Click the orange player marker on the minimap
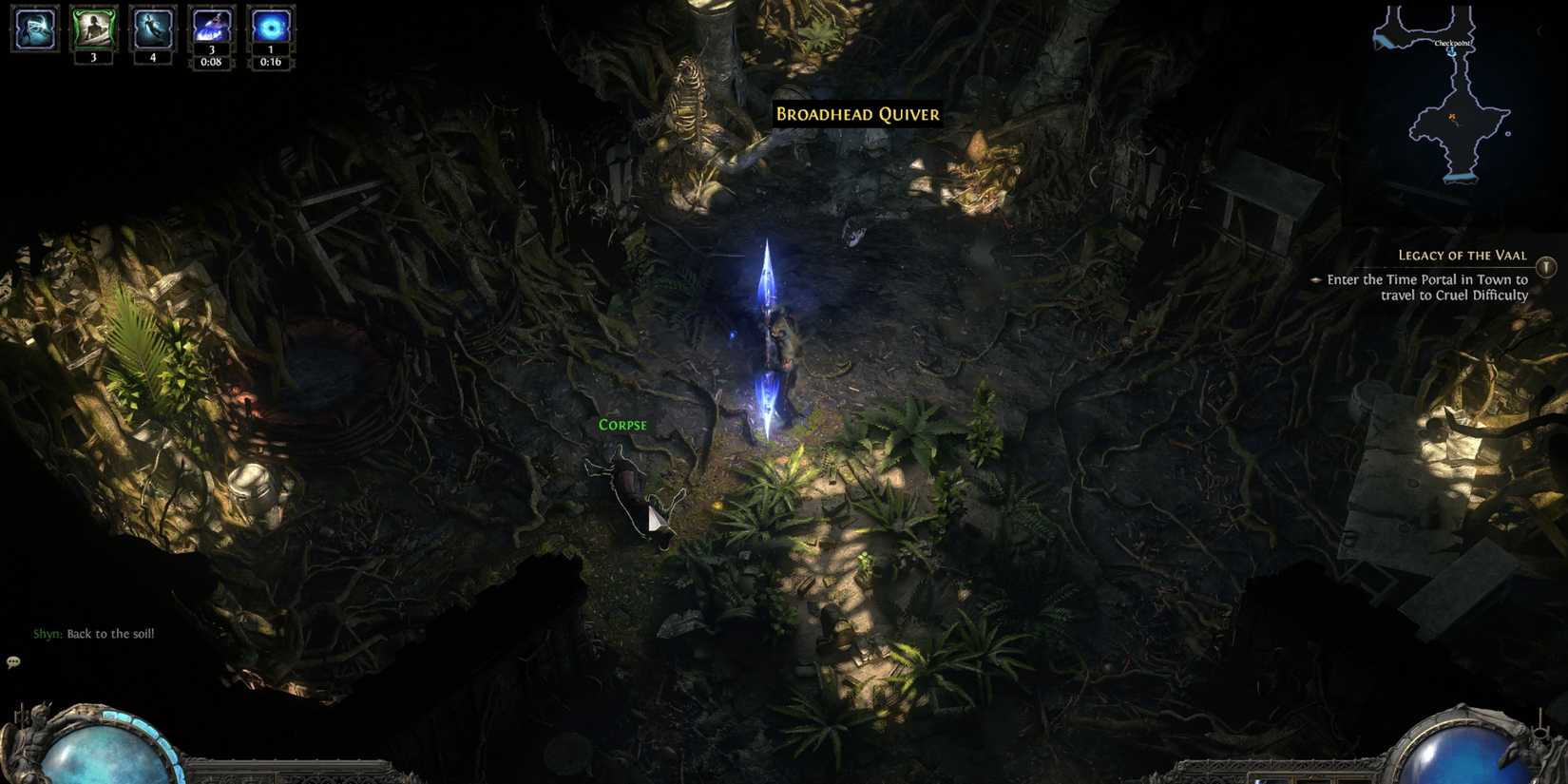The height and width of the screenshot is (784, 1568). click(1452, 116)
